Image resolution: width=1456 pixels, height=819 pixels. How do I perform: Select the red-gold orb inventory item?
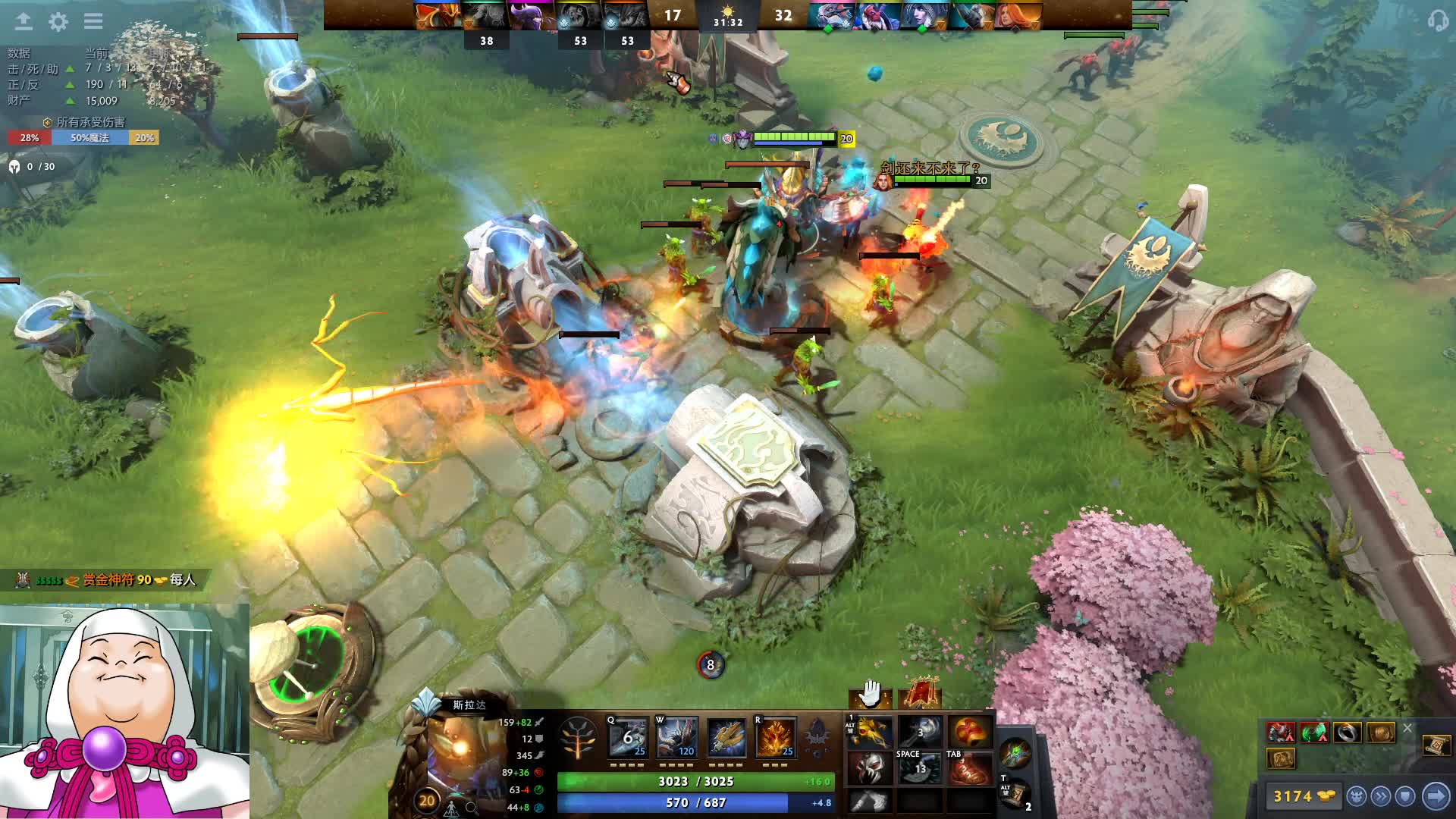968,733
